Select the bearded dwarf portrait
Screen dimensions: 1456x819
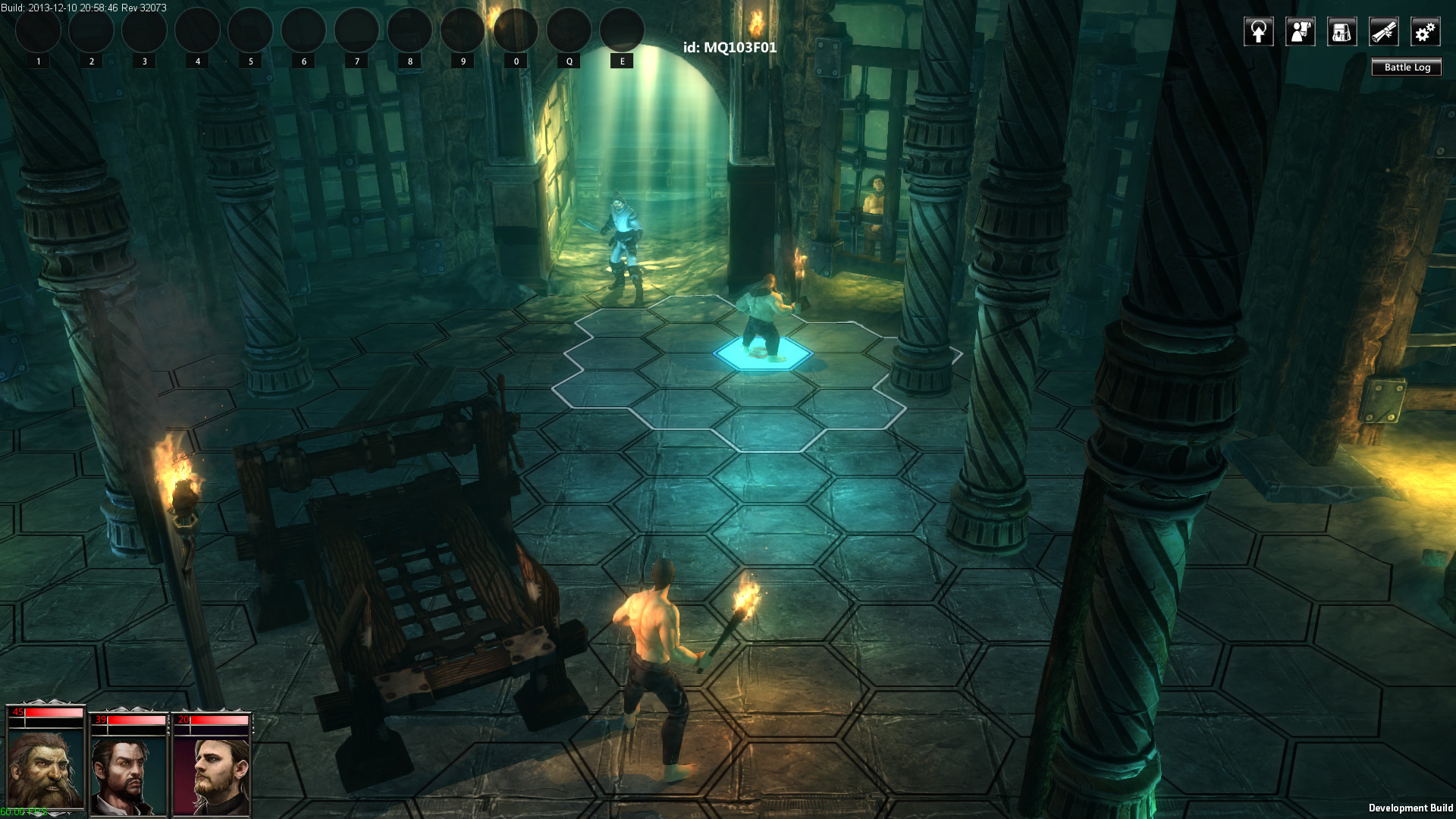pyautogui.click(x=45, y=767)
